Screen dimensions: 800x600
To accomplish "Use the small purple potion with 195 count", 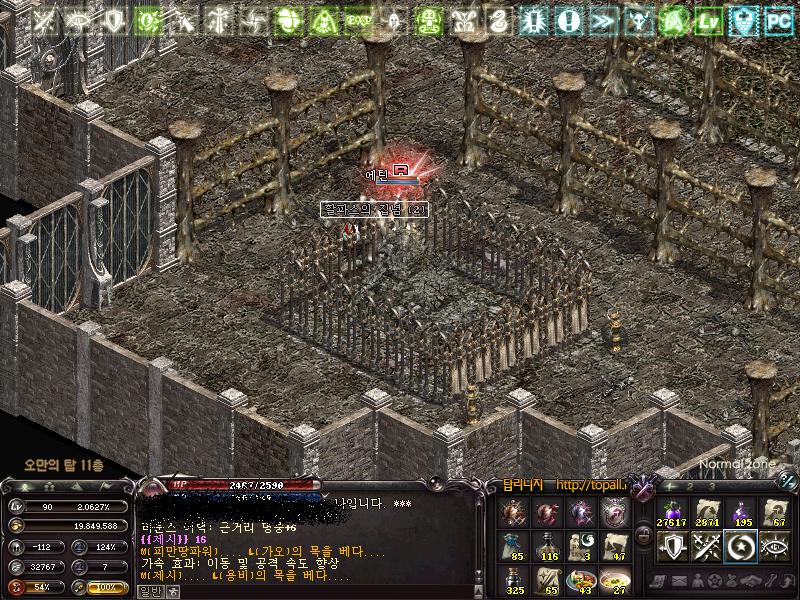I will pyautogui.click(x=742, y=513).
